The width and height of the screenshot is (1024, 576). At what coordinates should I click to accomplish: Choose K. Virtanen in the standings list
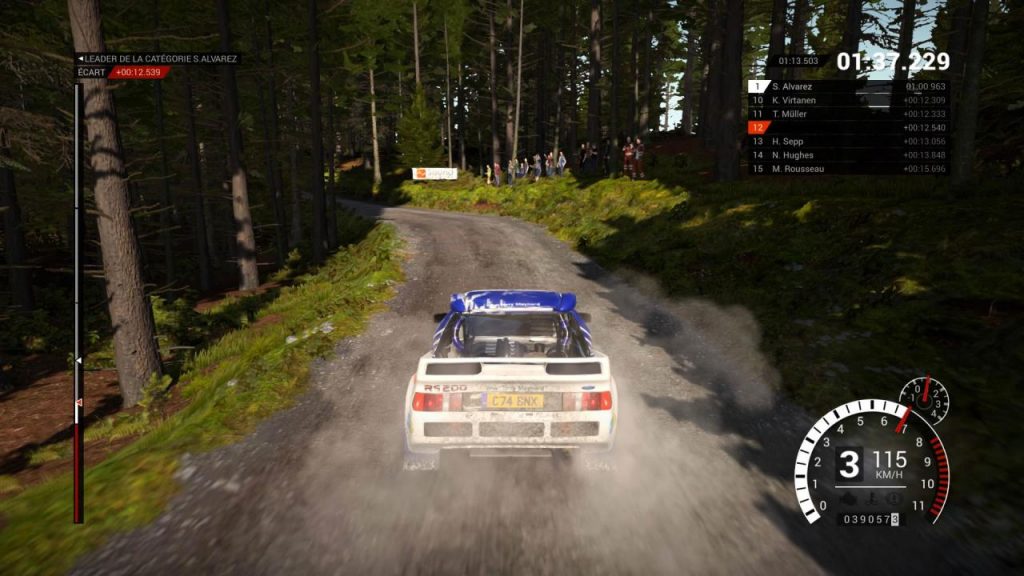tap(848, 100)
